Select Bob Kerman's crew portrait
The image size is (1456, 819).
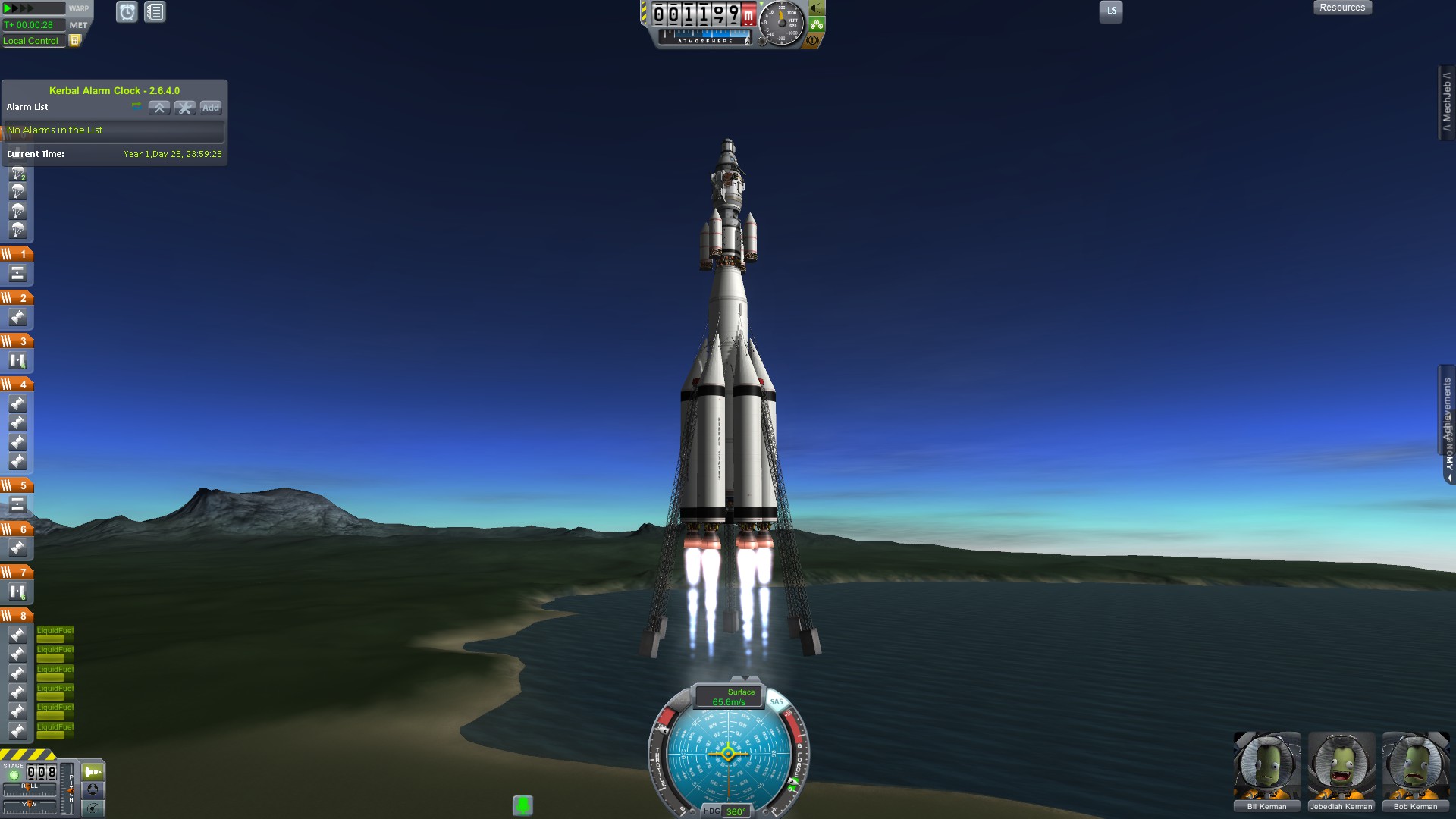(1415, 766)
